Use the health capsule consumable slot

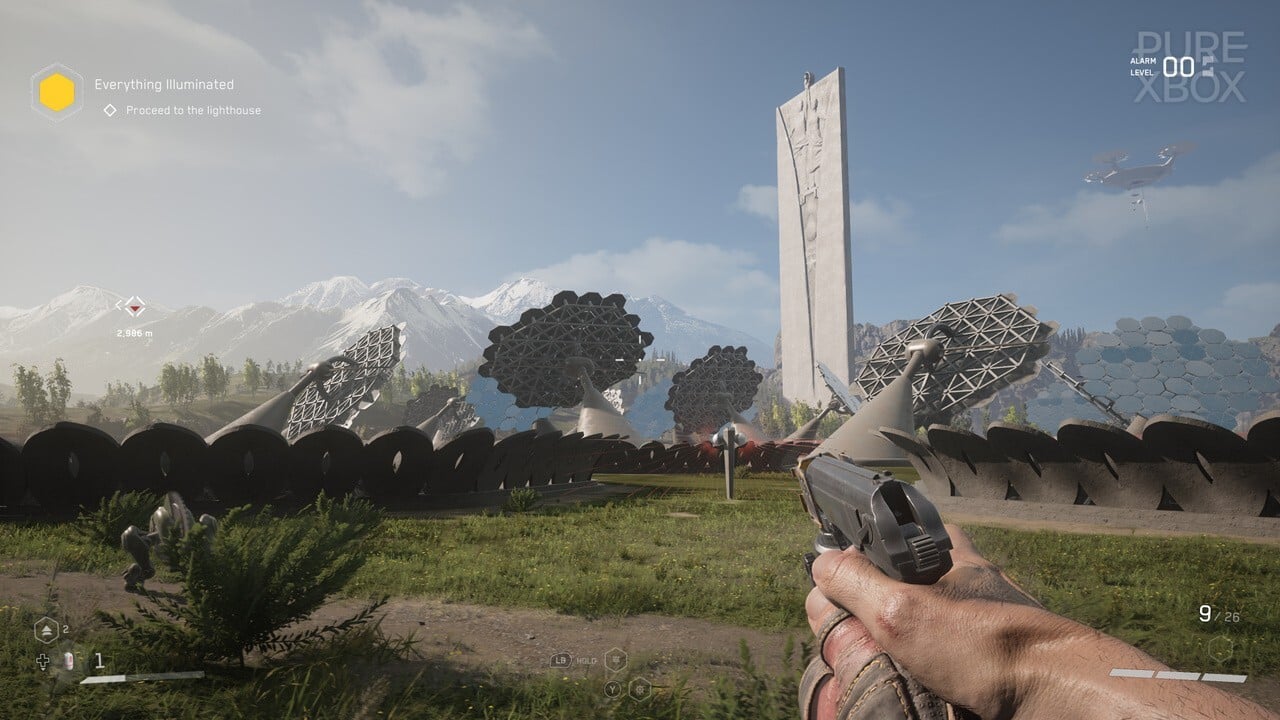pos(69,660)
